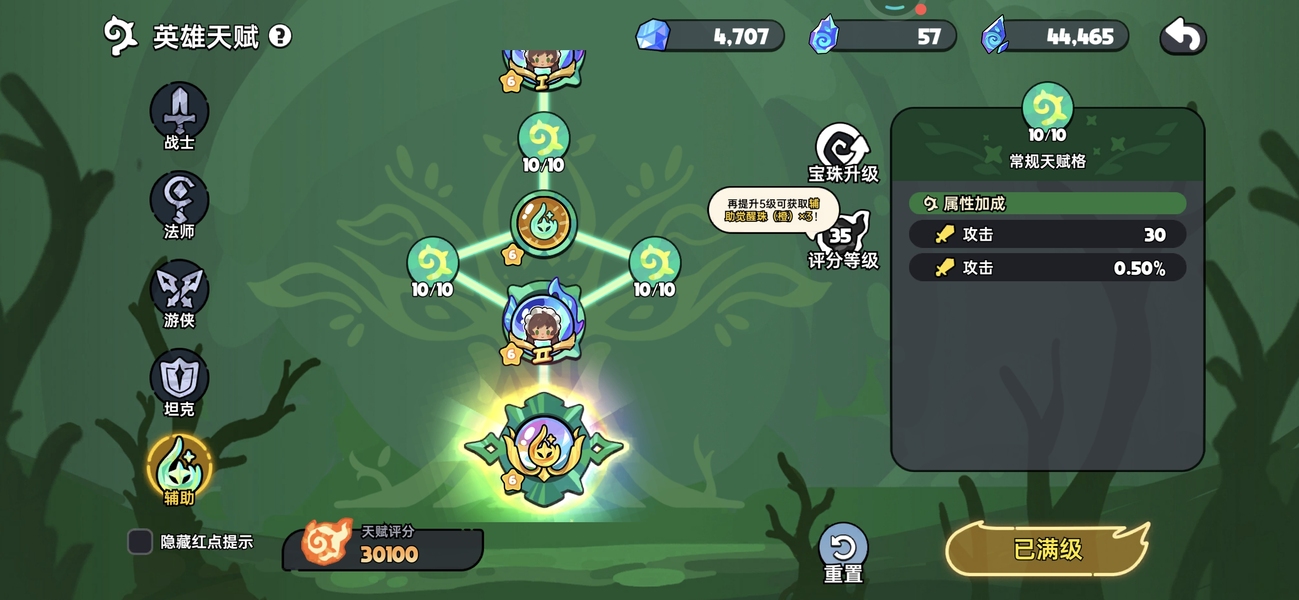Toggle the 隐藏红点提示 checkbox

140,542
